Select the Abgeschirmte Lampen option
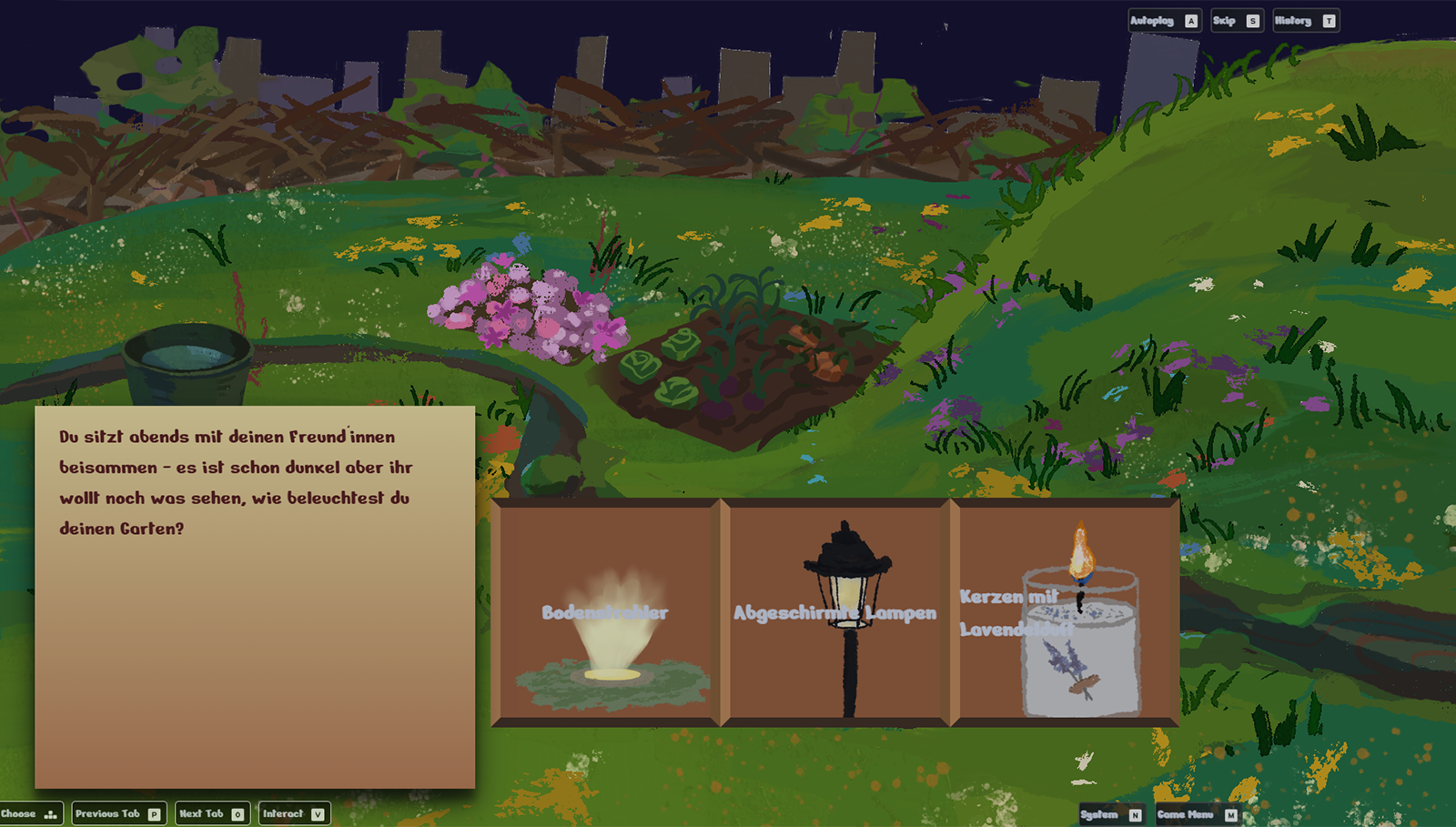1456x827 pixels. pos(835,612)
